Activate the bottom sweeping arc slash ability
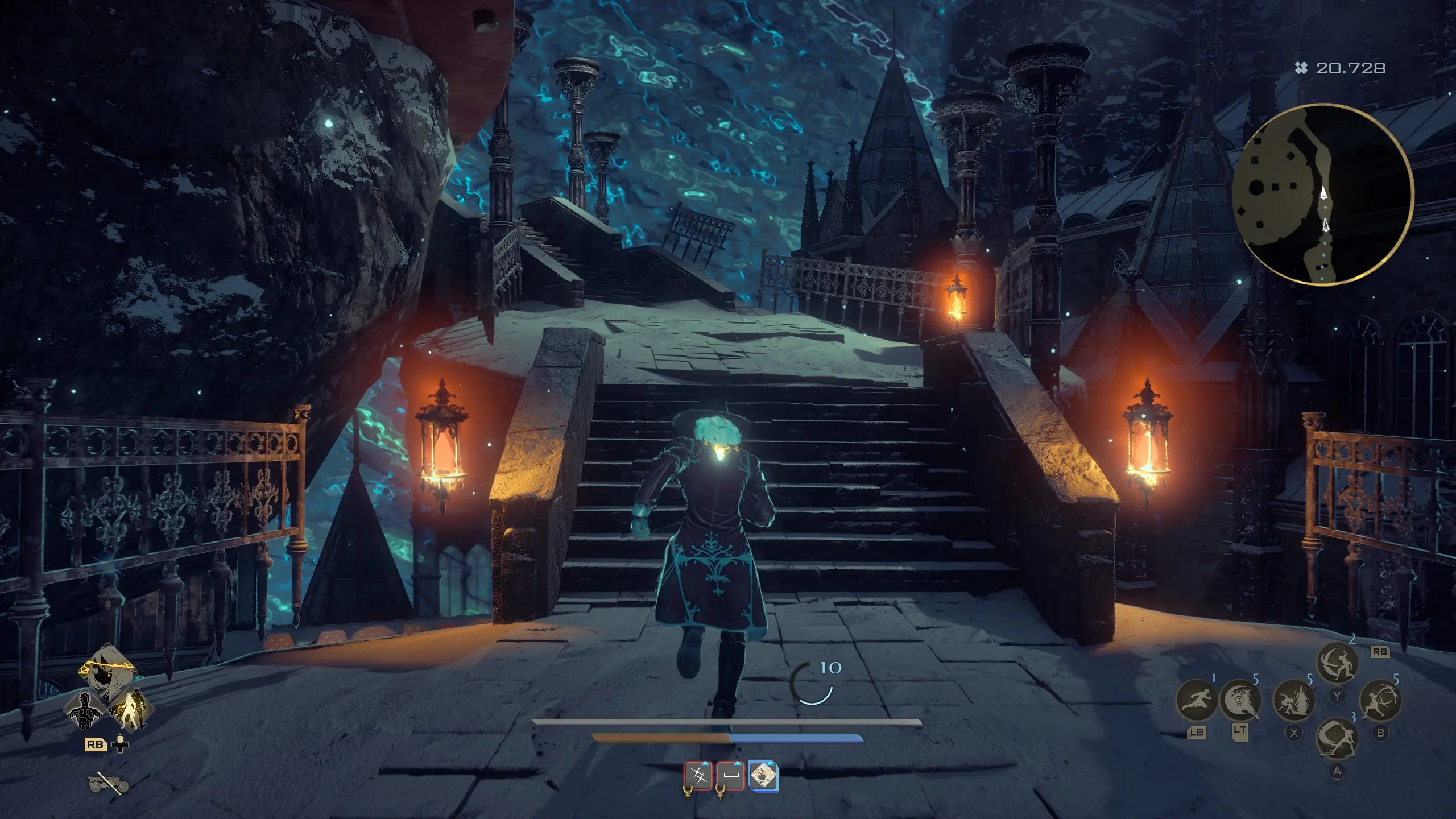1456x819 pixels. (x=1337, y=738)
